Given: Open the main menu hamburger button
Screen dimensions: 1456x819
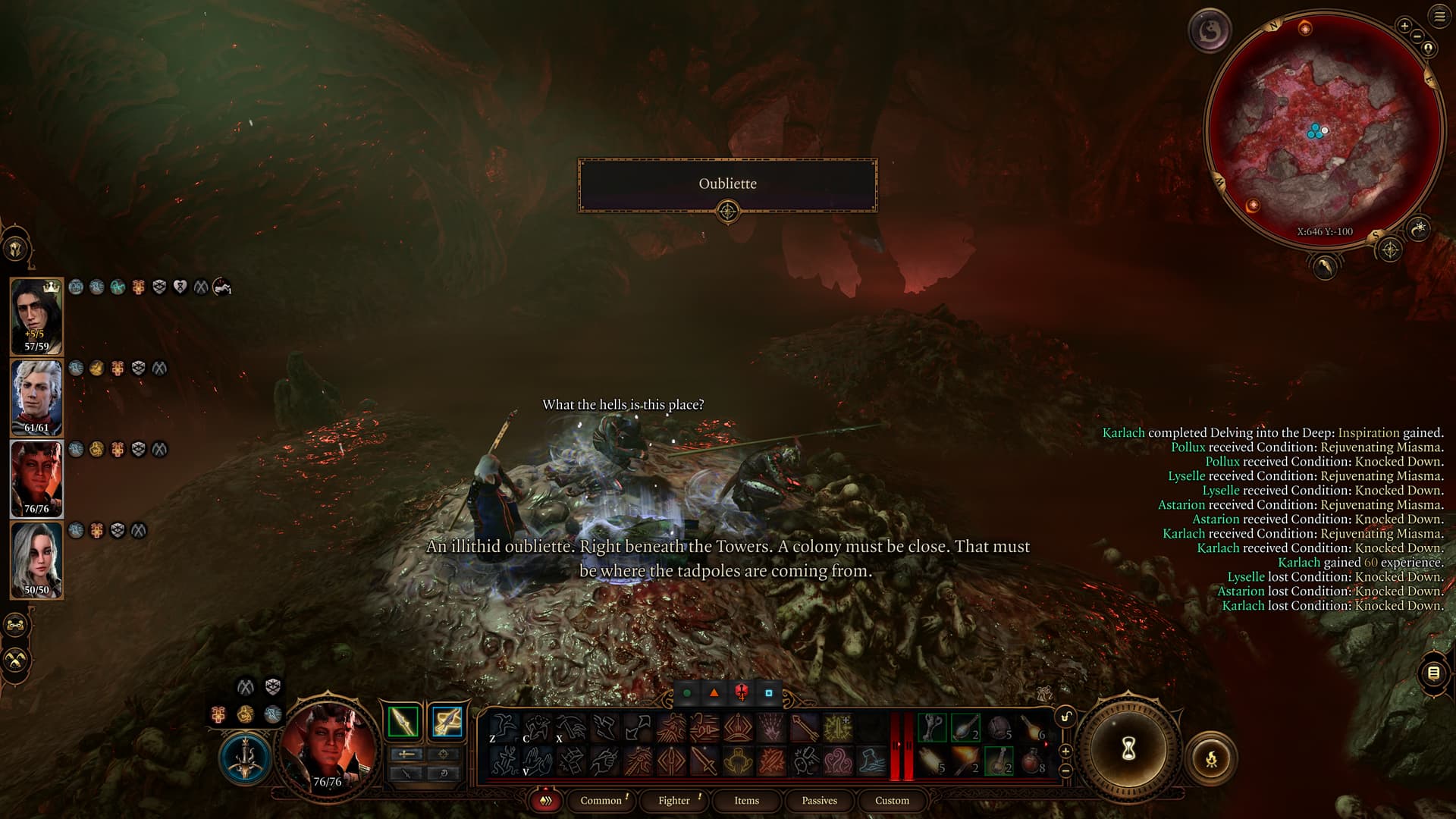Looking at the screenshot, I should pyautogui.click(x=1439, y=17).
